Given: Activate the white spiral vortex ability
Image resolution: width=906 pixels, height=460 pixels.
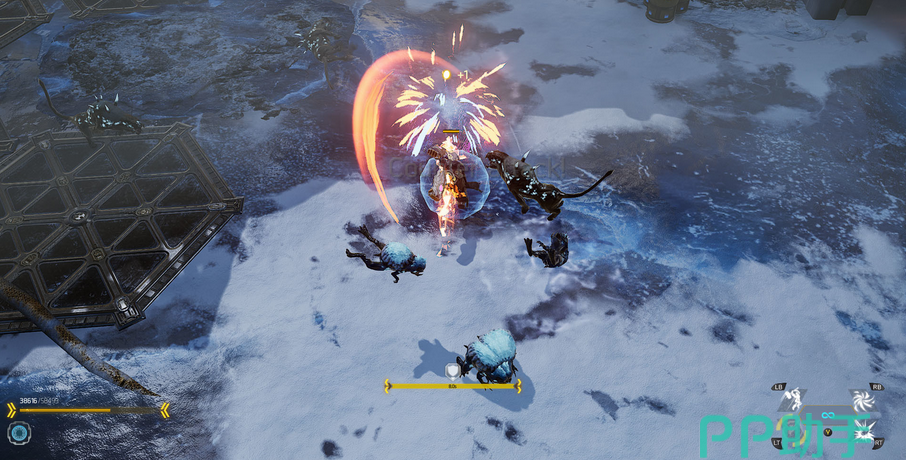Looking at the screenshot, I should pos(862,401).
